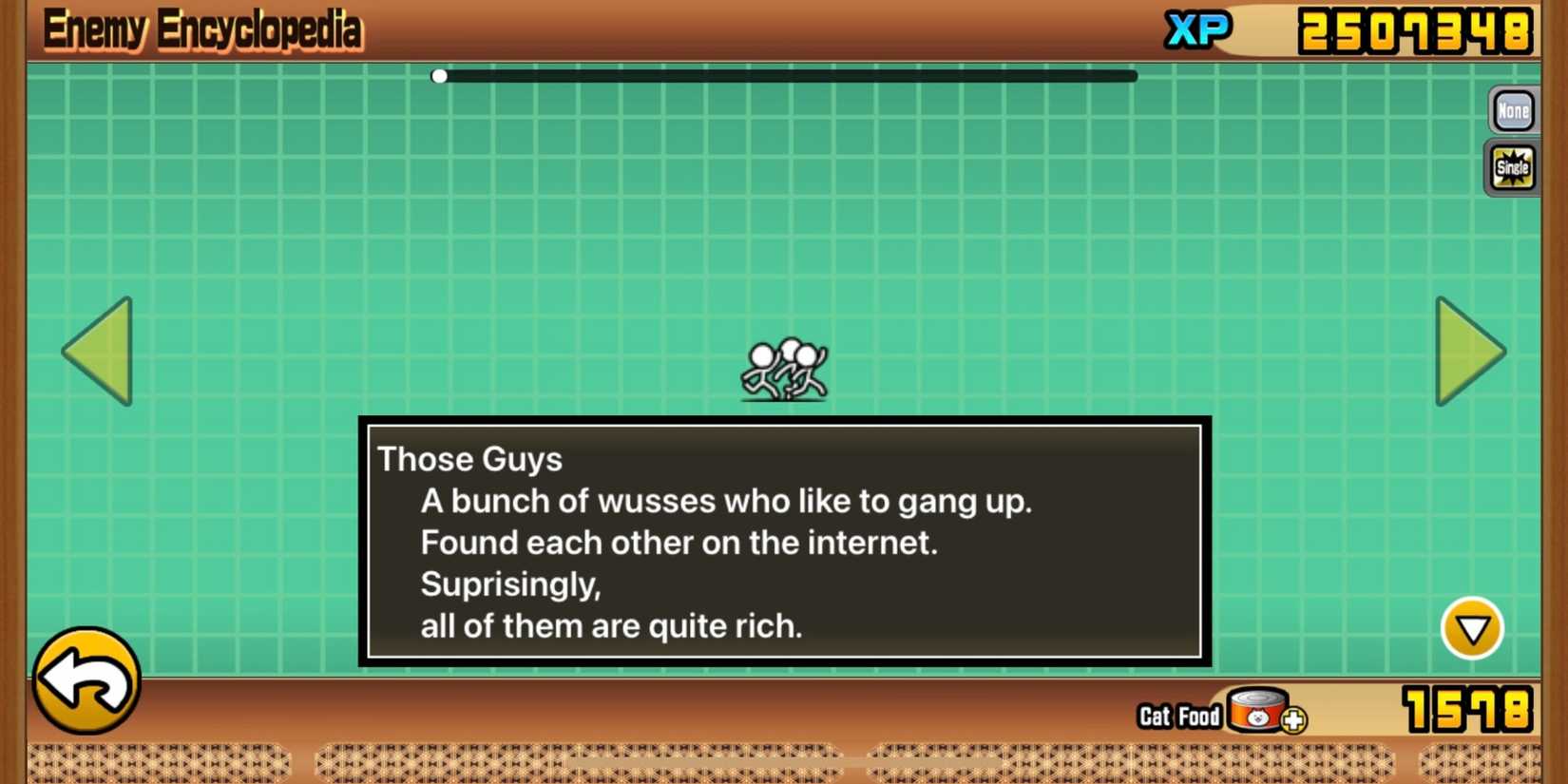Viewport: 1568px width, 784px height.
Task: Switch the enemy view mode to Single
Action: (x=1512, y=166)
